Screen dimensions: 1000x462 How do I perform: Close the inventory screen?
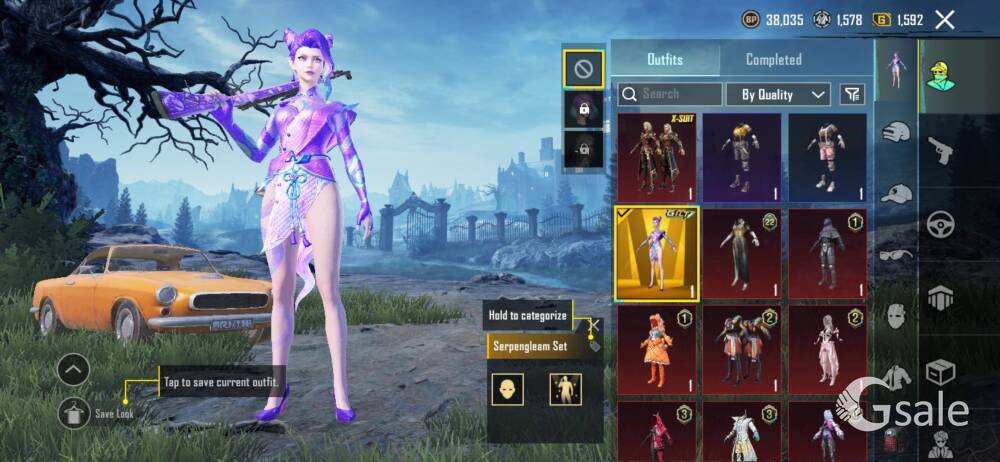(944, 19)
